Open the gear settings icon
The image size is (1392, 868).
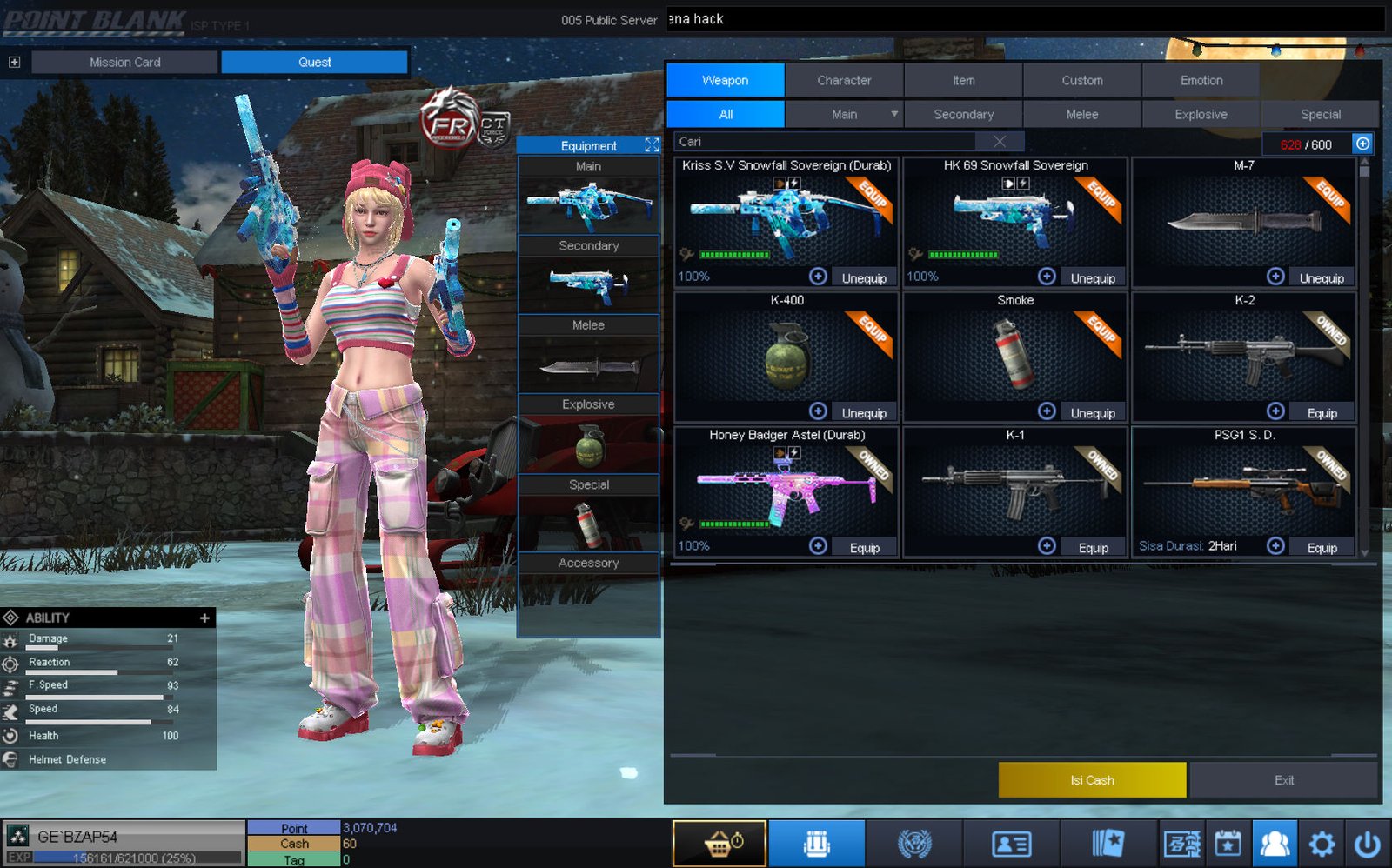point(1322,844)
